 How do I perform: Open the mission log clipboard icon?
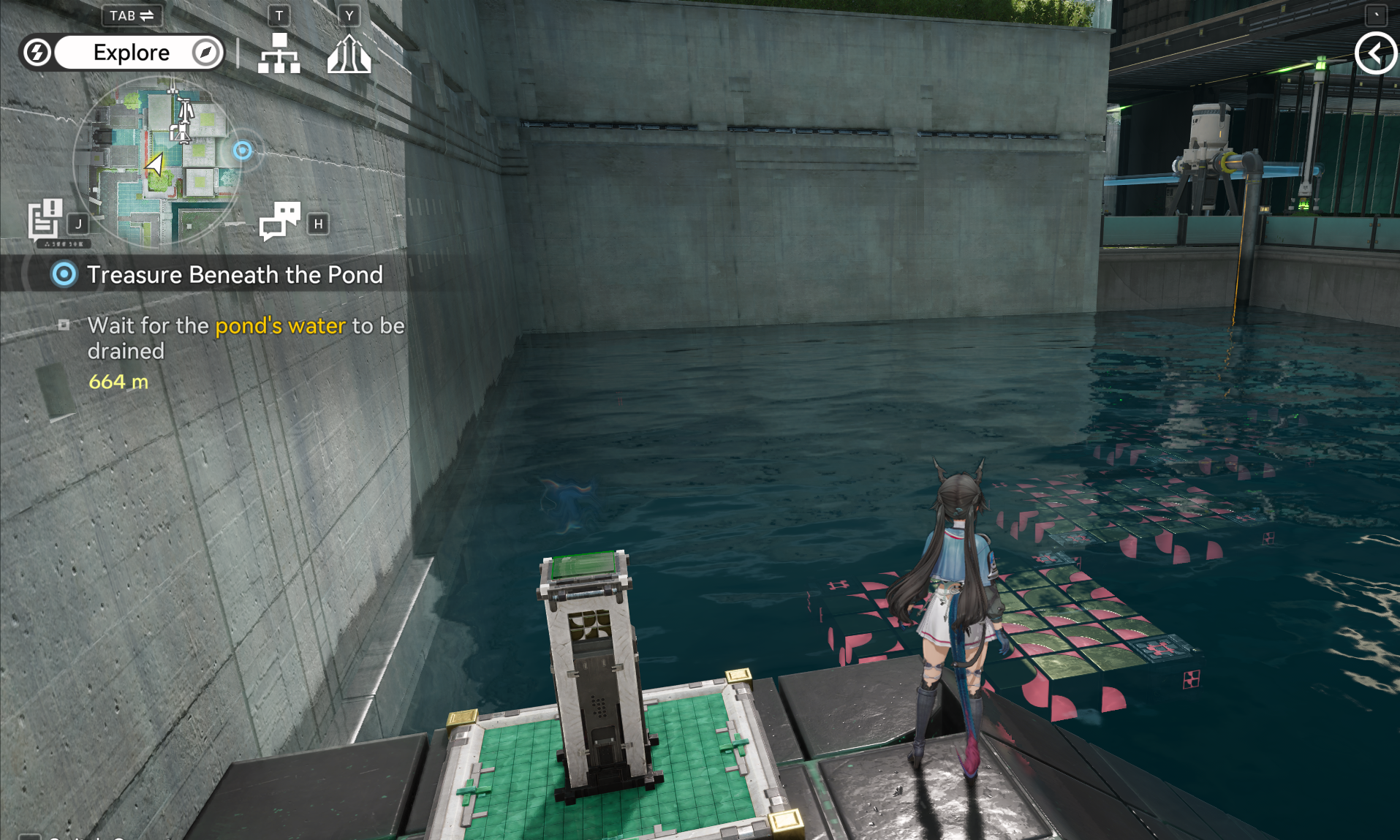(x=45, y=218)
